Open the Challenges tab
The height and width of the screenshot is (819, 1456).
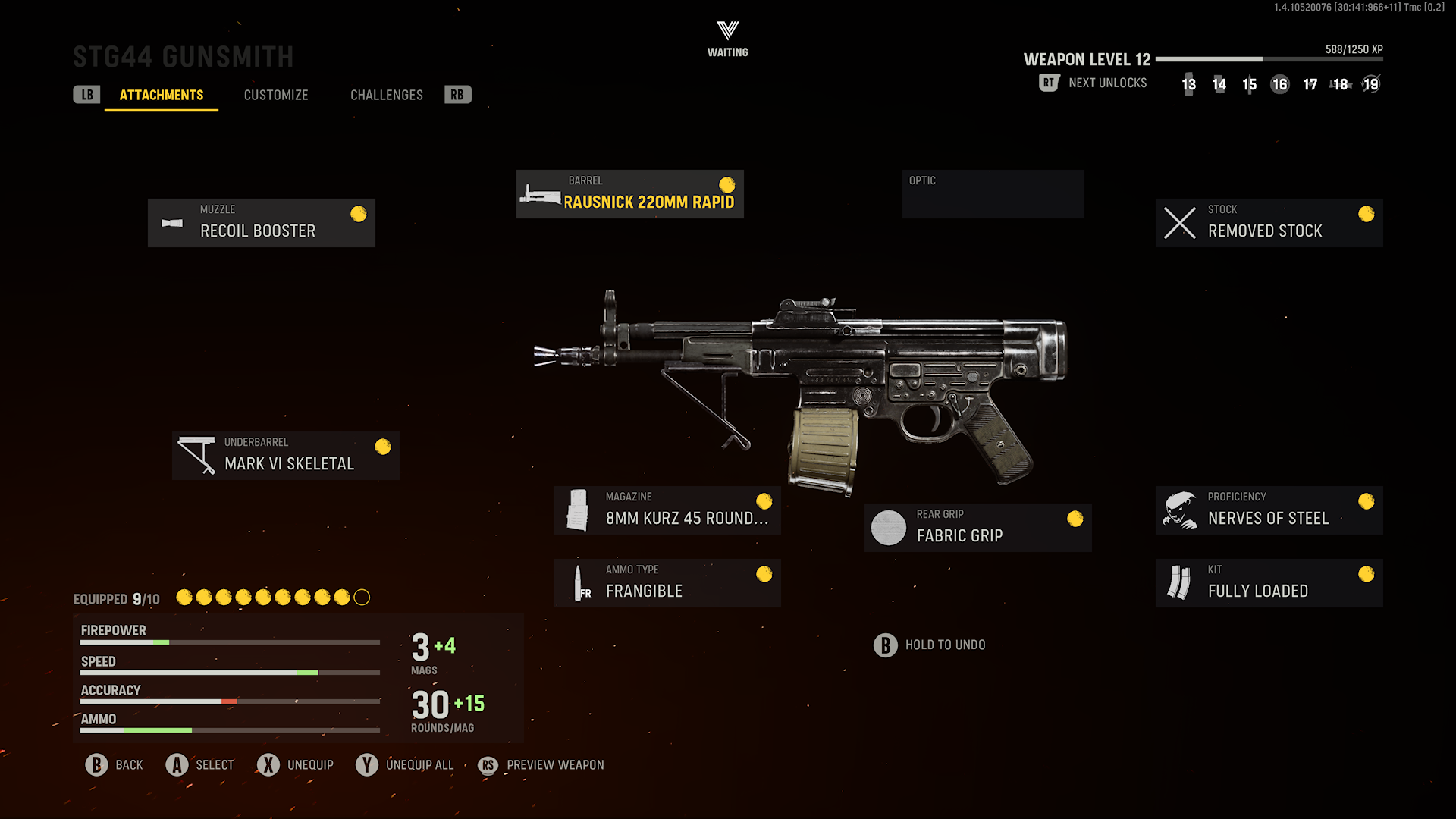[x=386, y=95]
